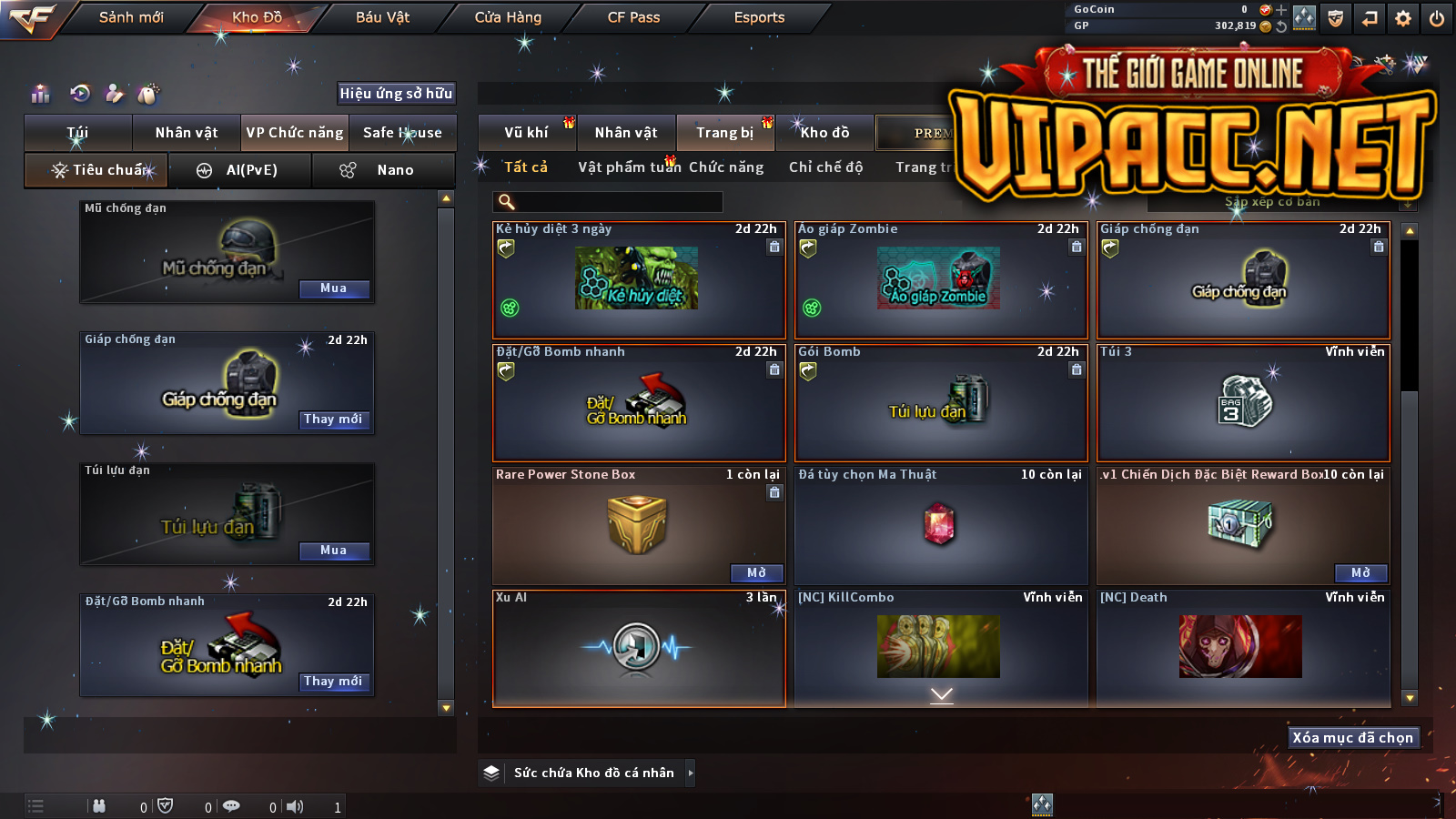Expand Sức chứa Kho đồ cá nhân

click(x=691, y=773)
